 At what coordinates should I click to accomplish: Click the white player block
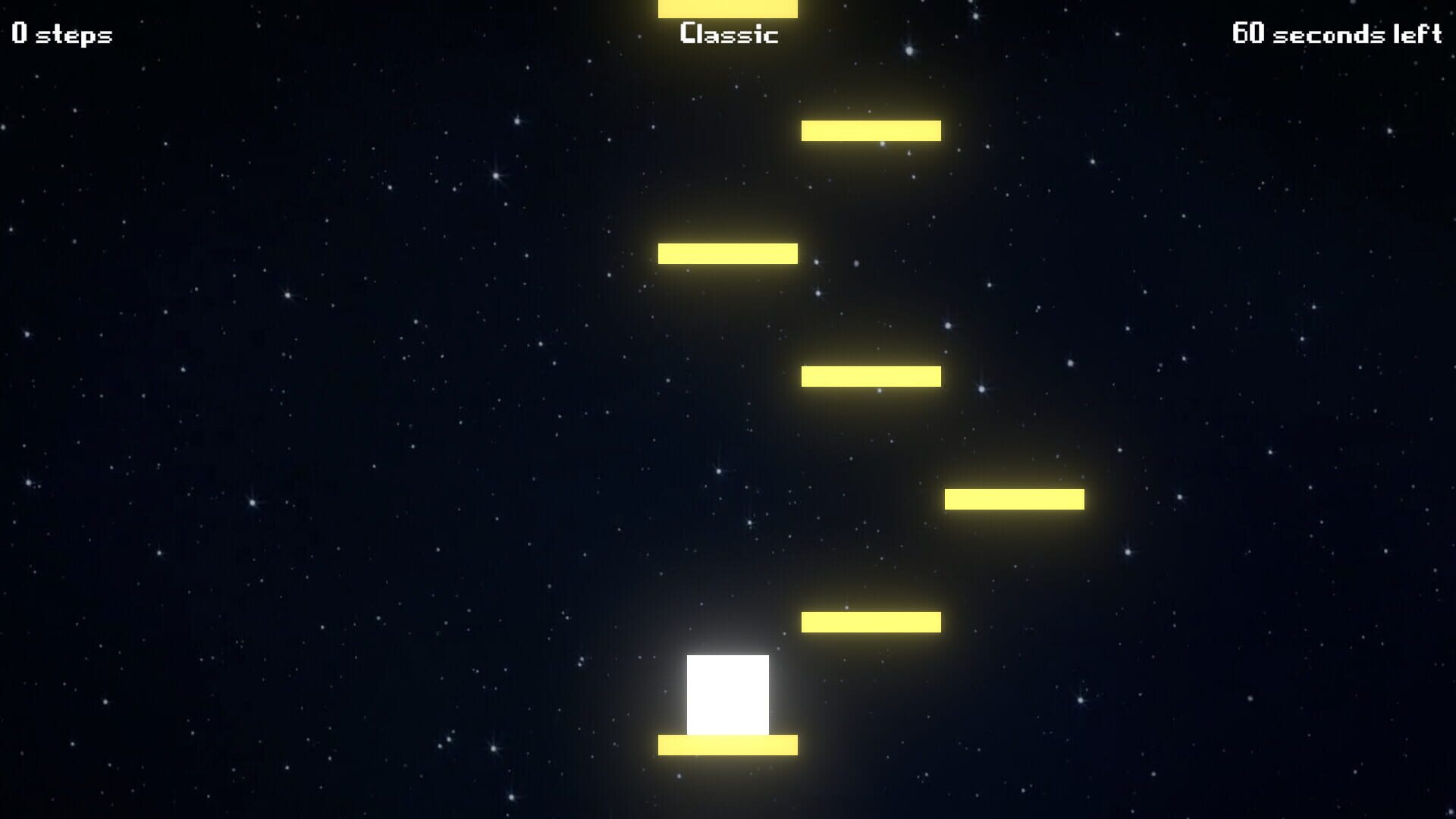coord(726,696)
